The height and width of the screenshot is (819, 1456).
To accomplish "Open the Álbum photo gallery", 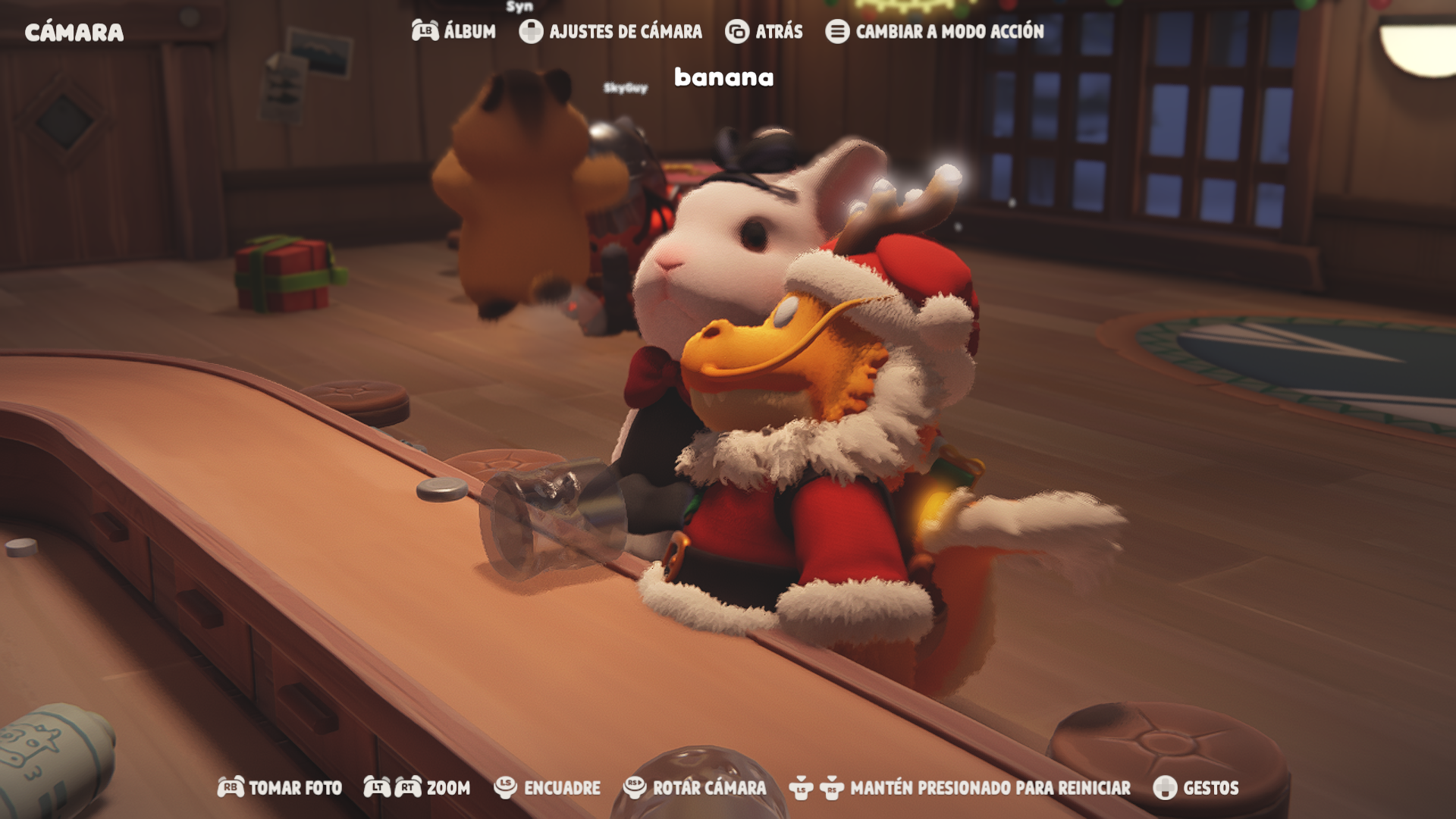I will click(x=454, y=31).
